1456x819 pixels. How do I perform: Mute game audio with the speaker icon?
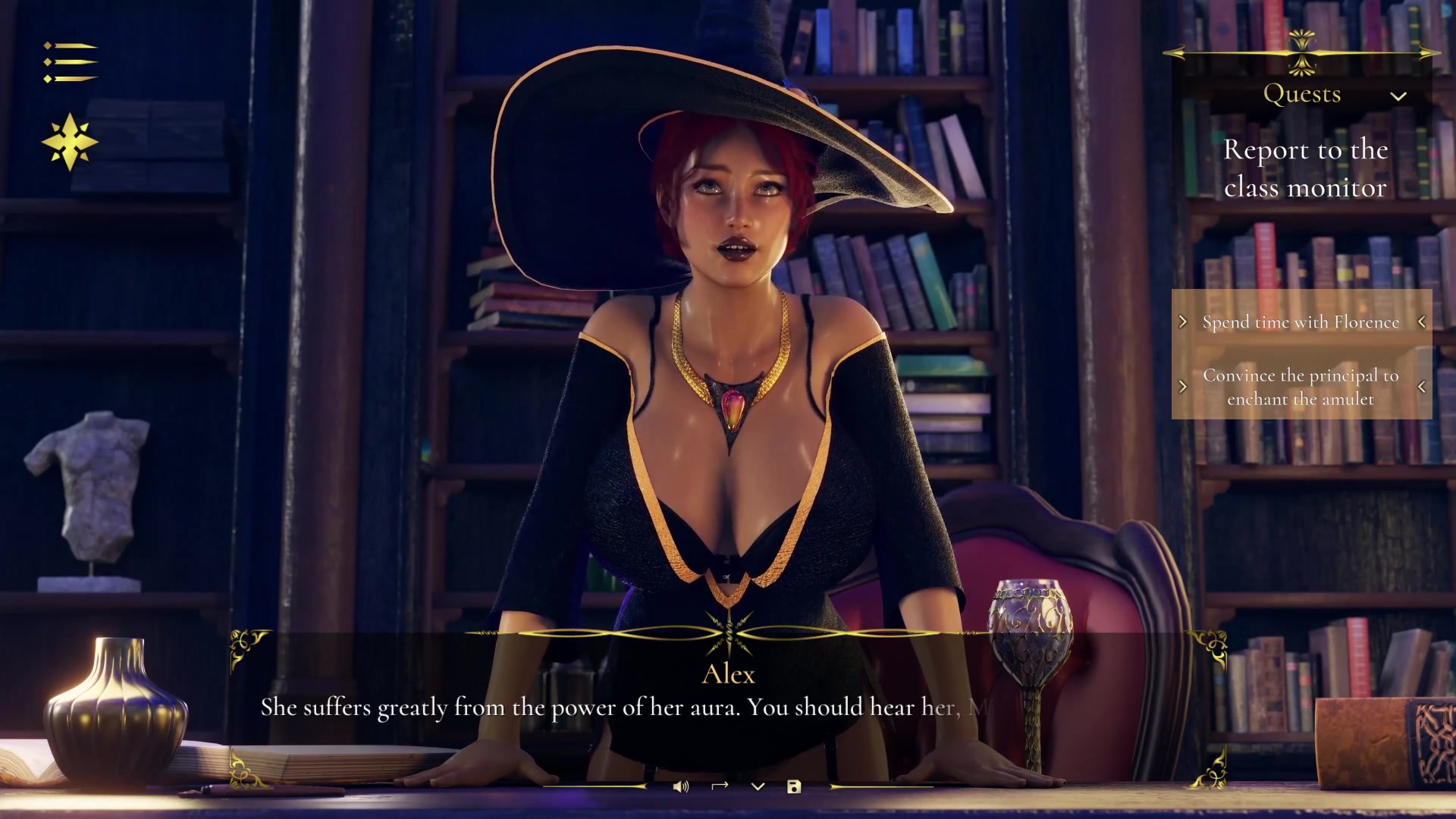(x=680, y=786)
